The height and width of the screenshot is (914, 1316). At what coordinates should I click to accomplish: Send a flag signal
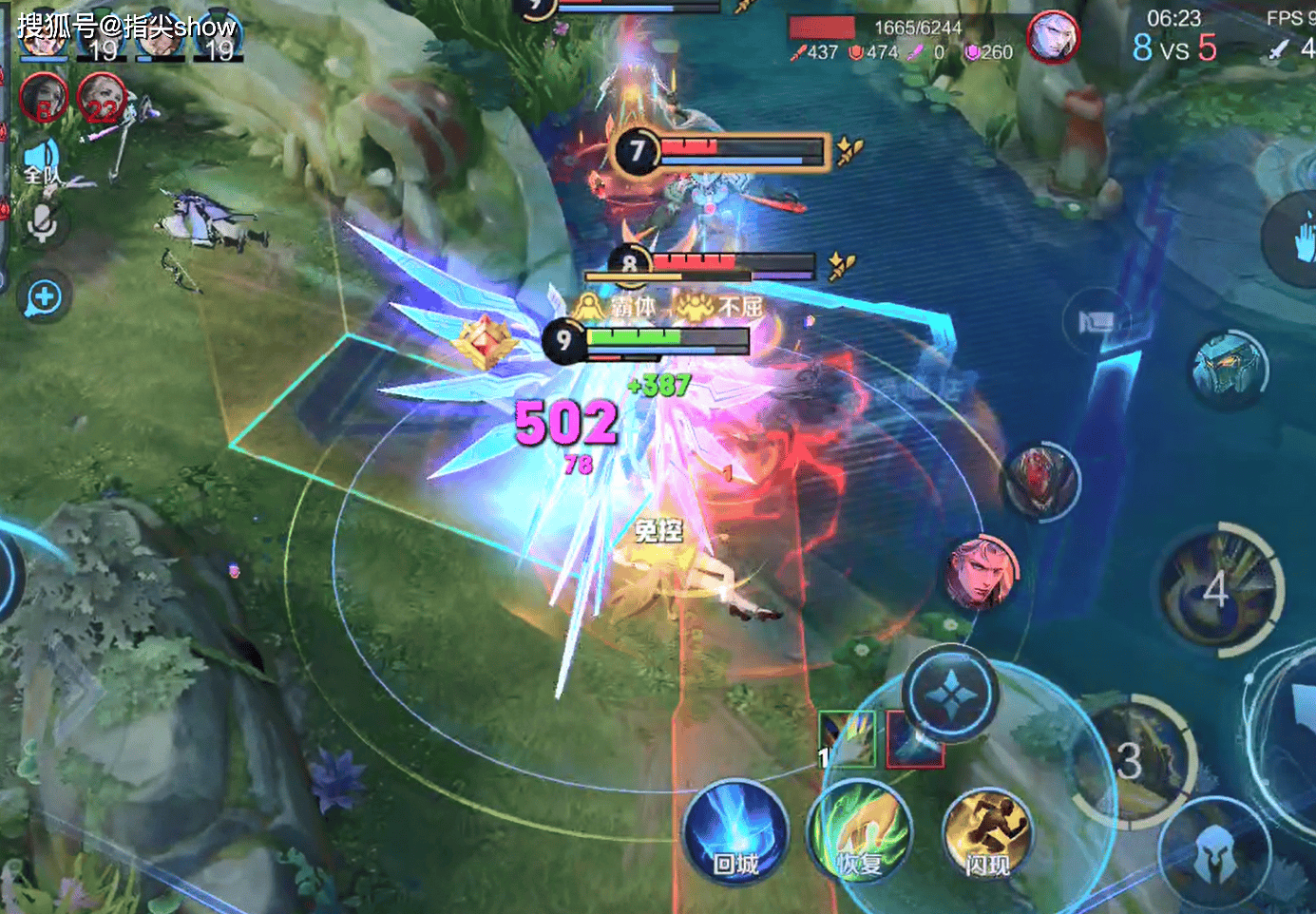[1097, 323]
